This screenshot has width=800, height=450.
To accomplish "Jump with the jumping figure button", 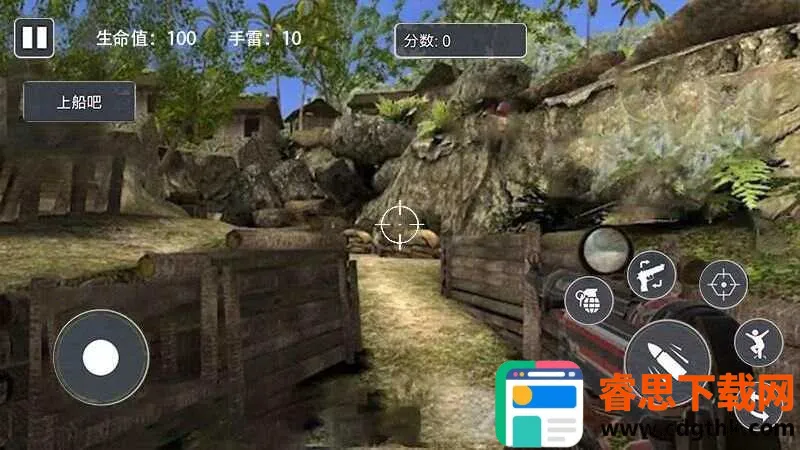I will pyautogui.click(x=759, y=343).
